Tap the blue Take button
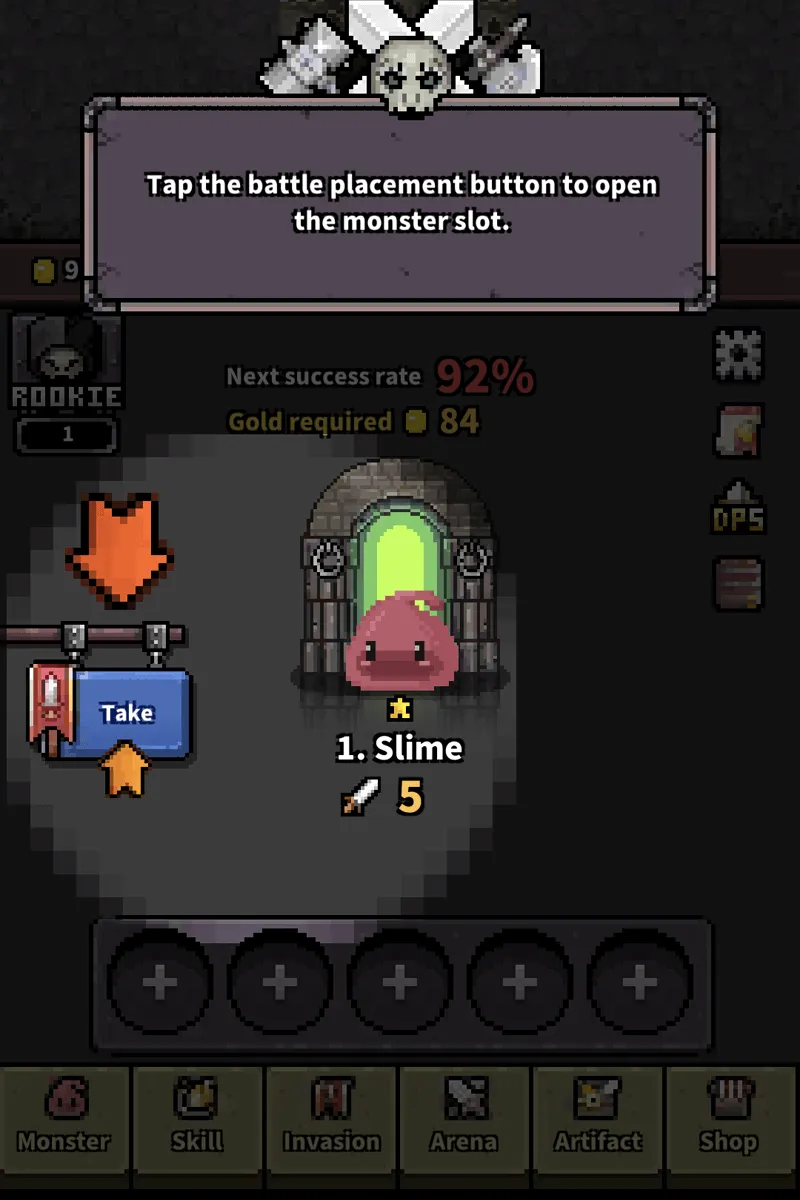800x1200 pixels. tap(126, 713)
